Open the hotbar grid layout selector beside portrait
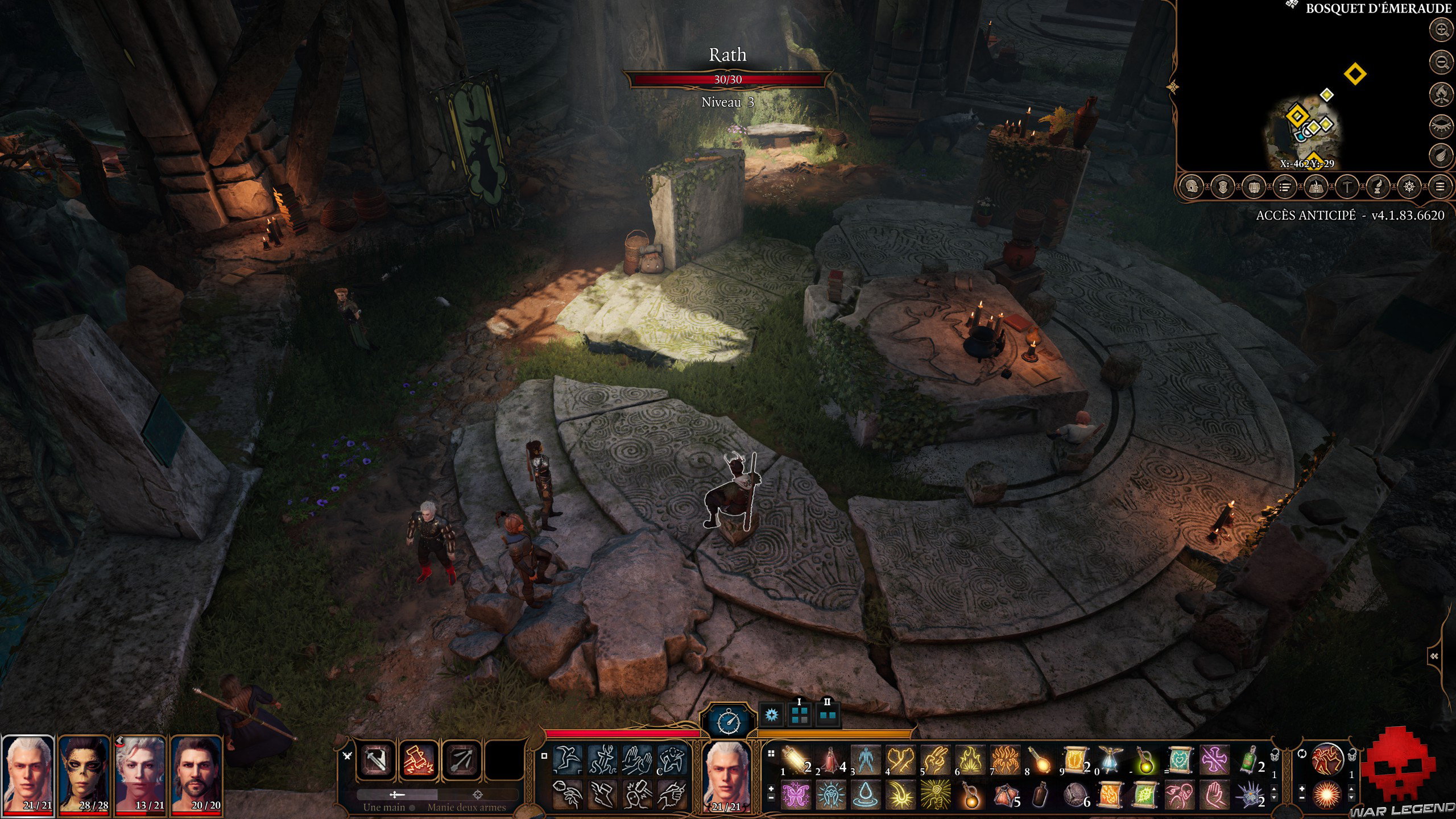 (x=771, y=753)
